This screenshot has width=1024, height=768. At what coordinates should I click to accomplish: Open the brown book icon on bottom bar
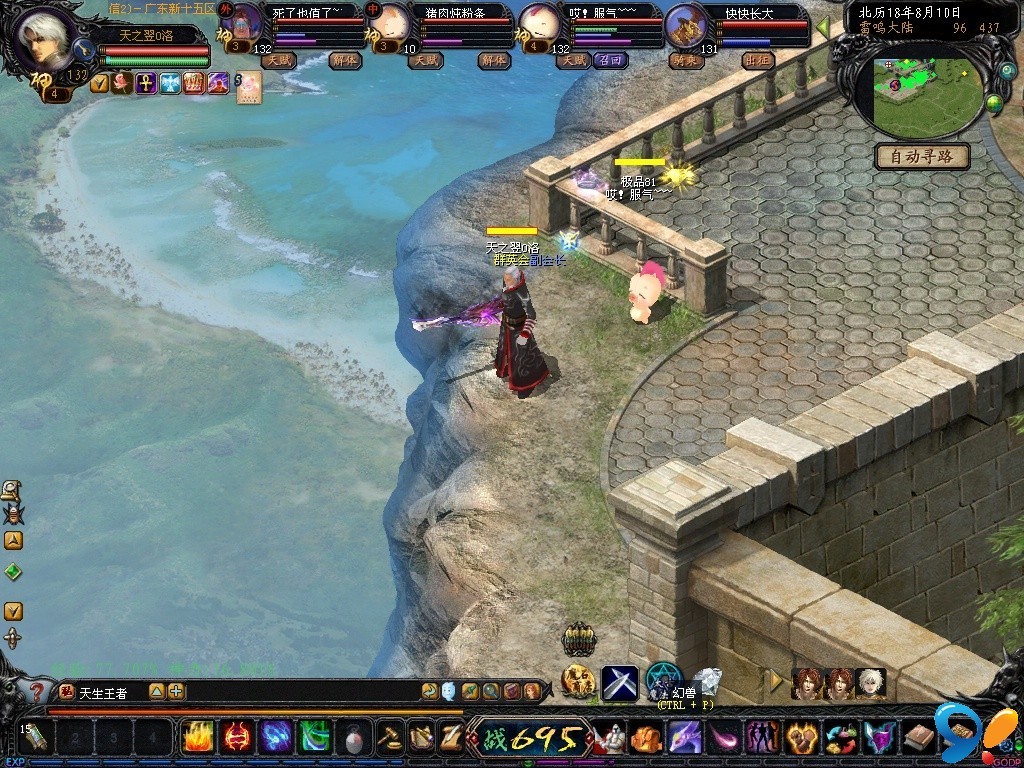[x=918, y=739]
